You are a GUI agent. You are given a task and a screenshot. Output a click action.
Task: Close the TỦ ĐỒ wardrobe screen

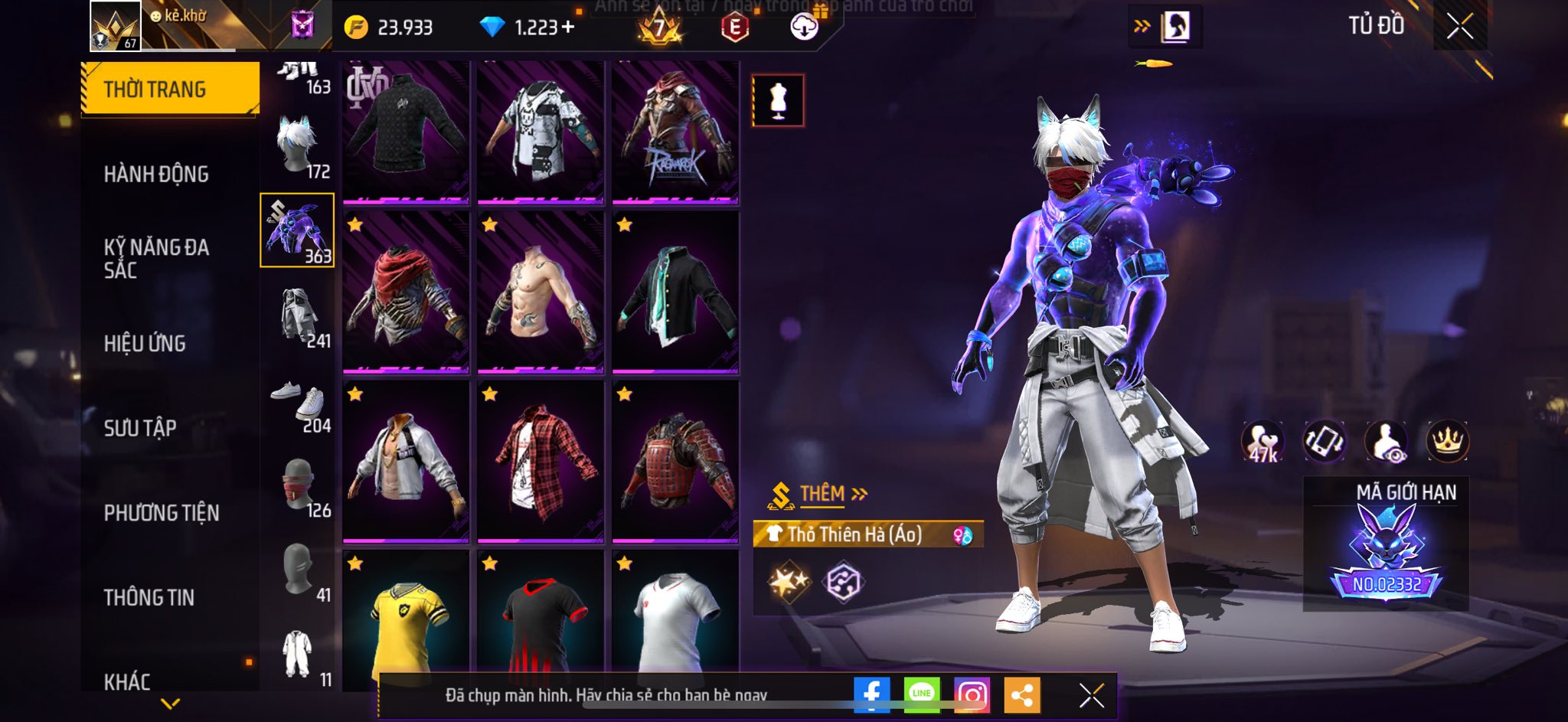point(1459,27)
